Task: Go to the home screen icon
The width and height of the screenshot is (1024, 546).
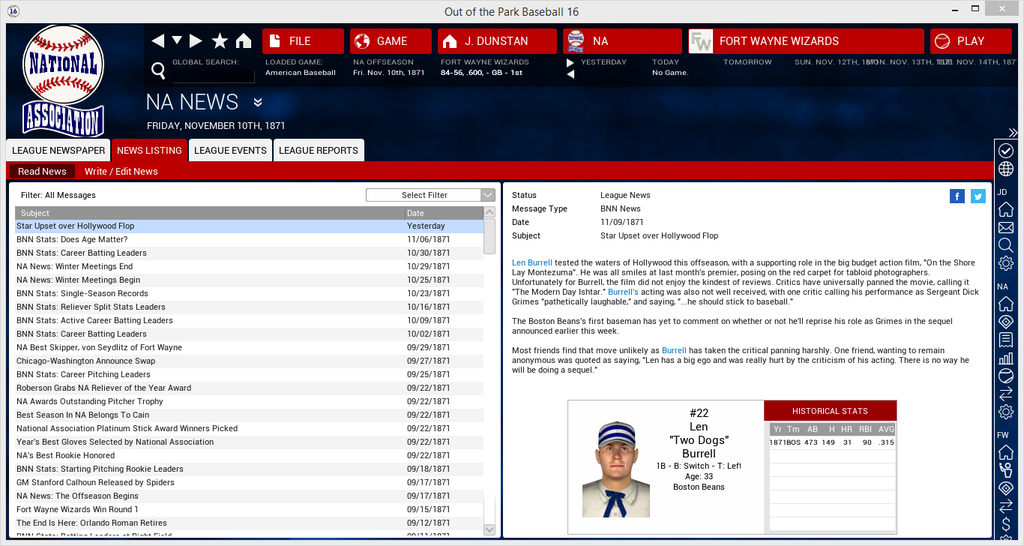Action: [x=243, y=41]
